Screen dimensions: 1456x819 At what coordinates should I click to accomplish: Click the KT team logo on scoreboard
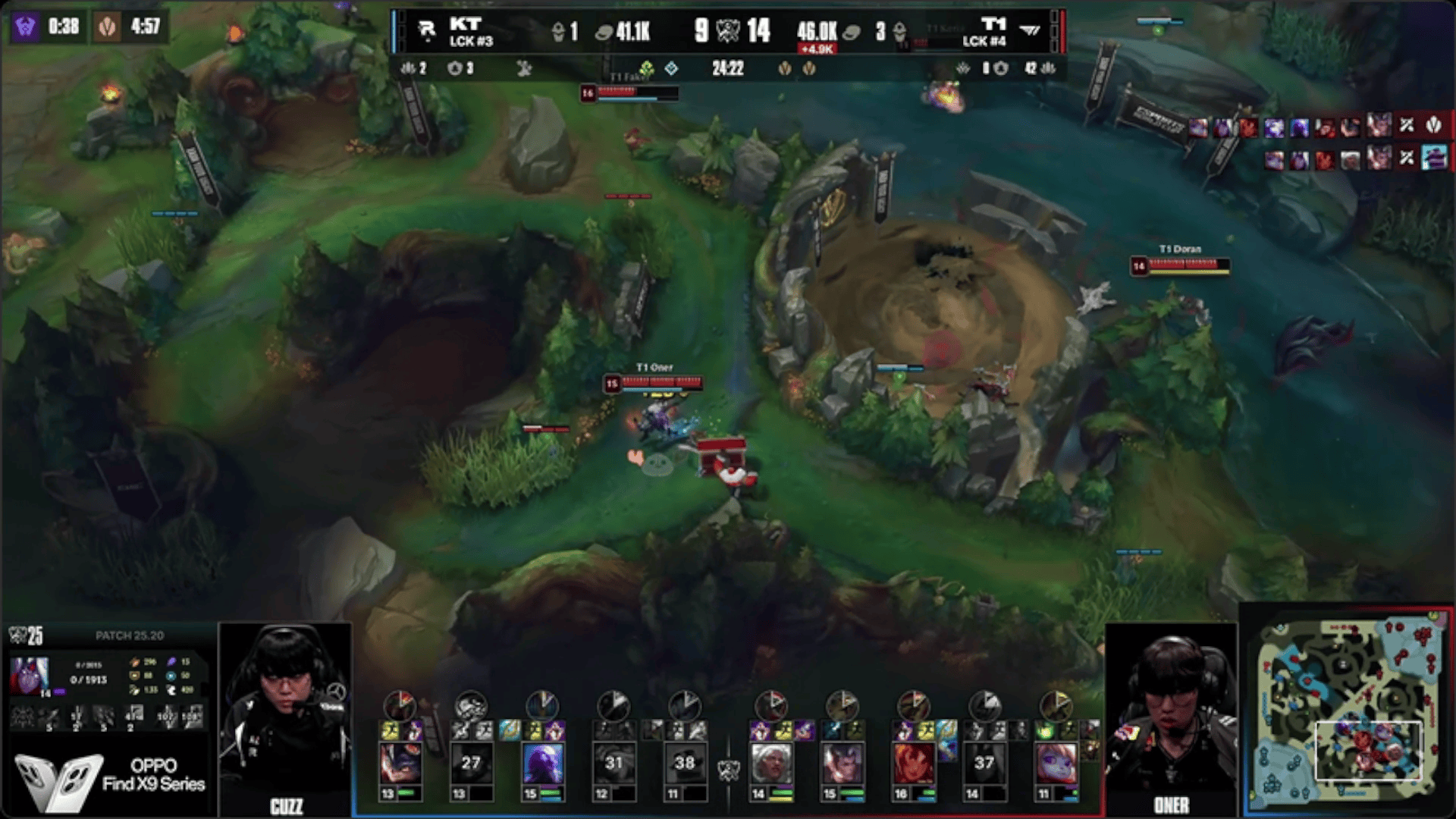click(x=427, y=30)
